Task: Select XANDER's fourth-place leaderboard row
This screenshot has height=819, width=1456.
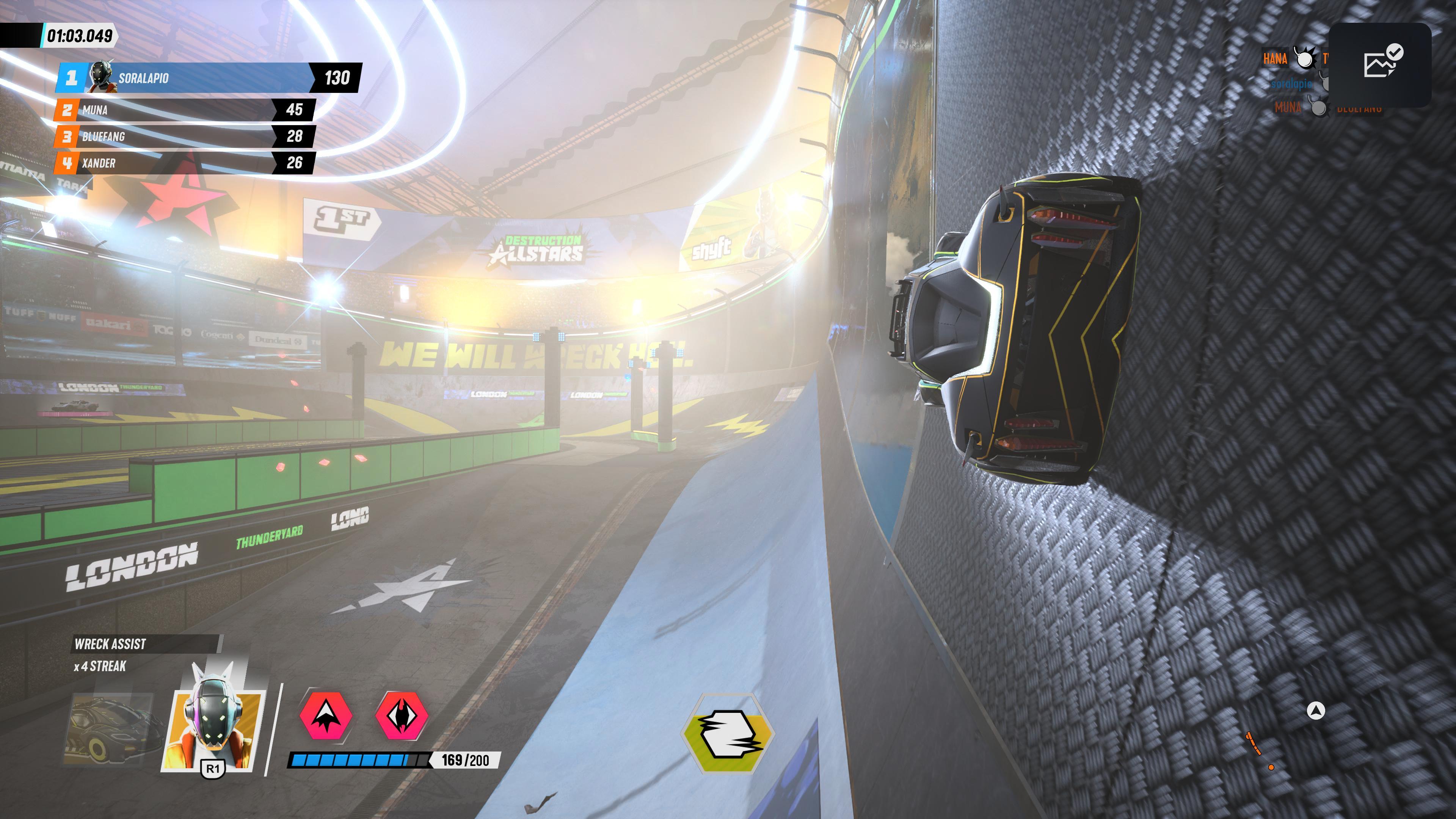Action: [184, 163]
